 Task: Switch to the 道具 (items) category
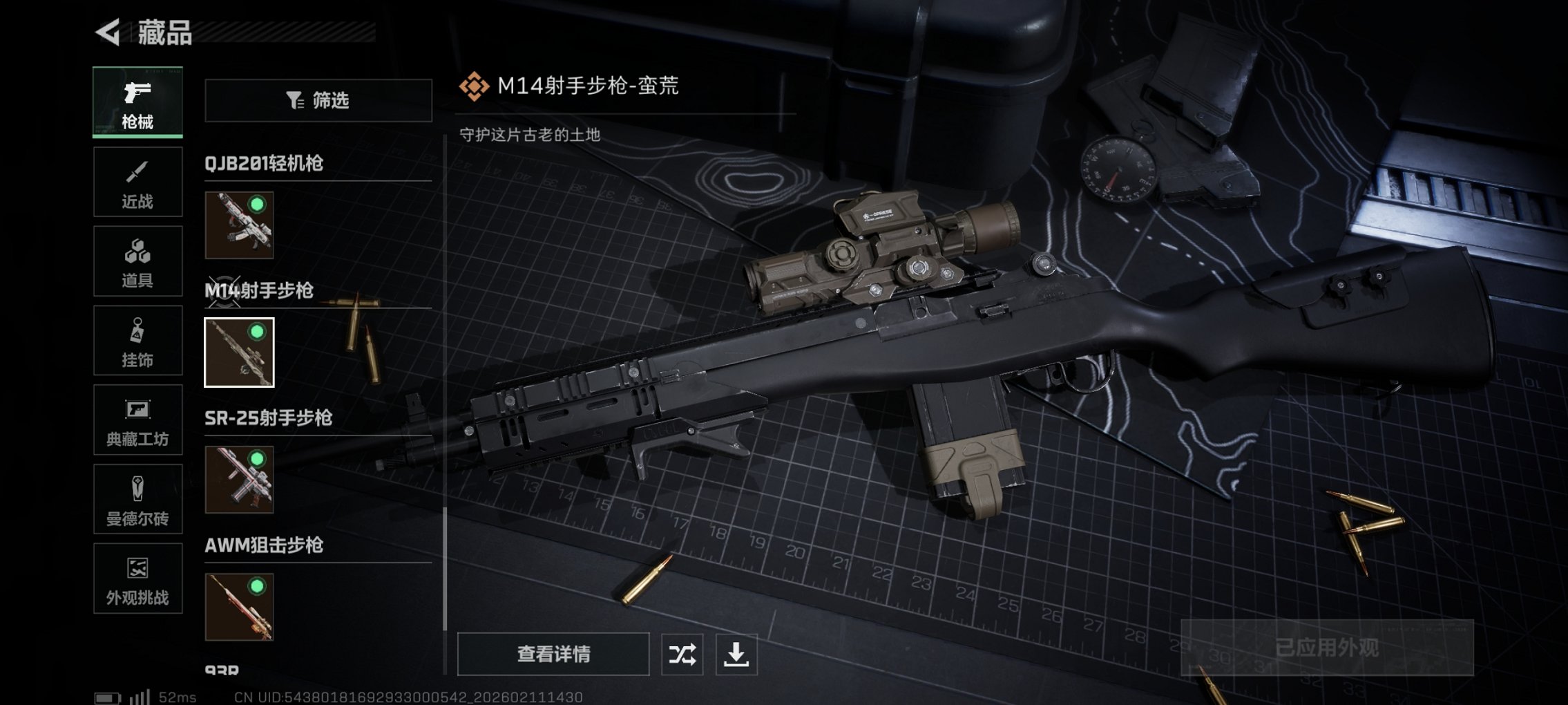click(x=137, y=261)
